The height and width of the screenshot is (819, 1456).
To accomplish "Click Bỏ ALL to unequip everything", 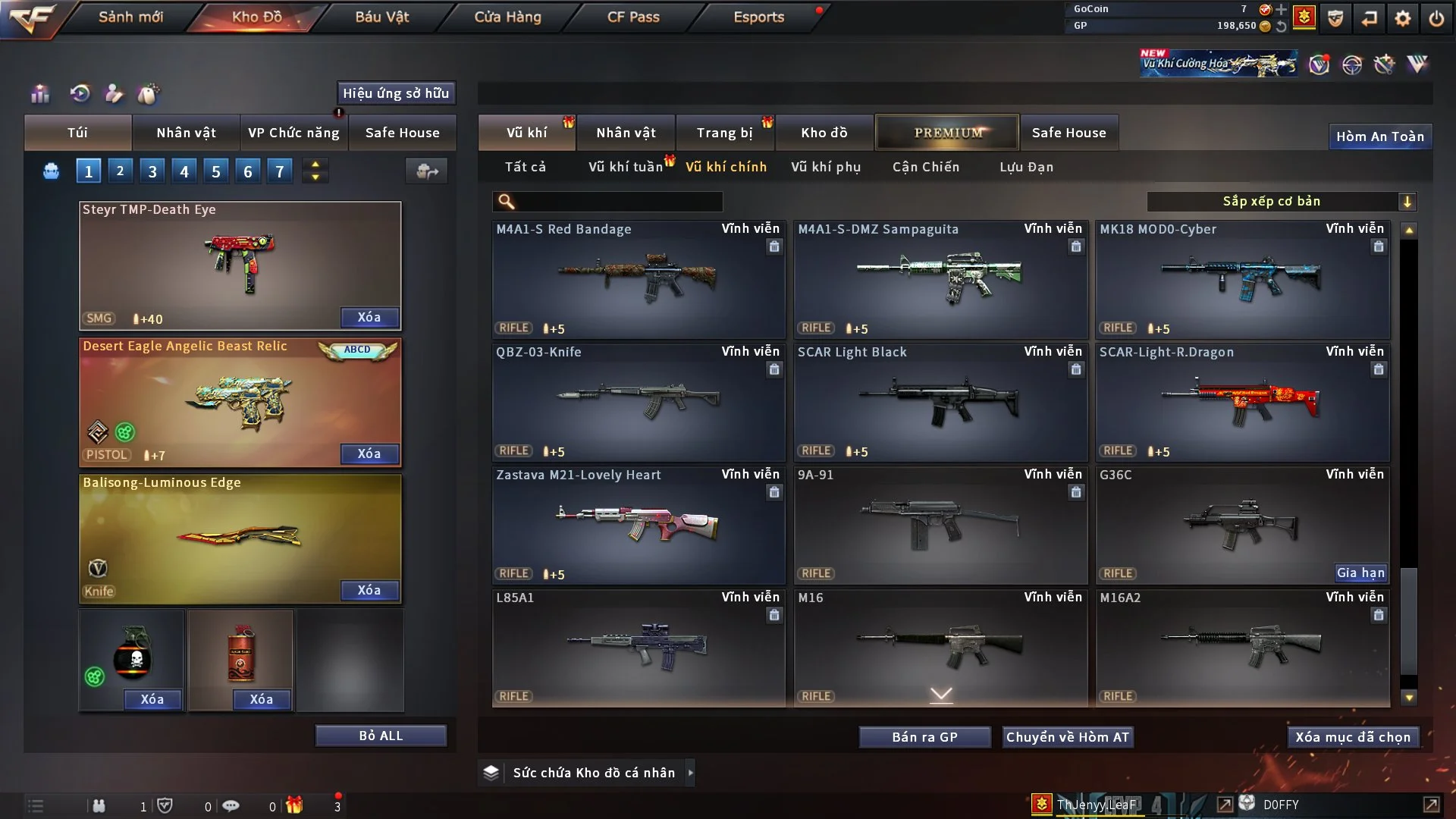I will (x=381, y=736).
